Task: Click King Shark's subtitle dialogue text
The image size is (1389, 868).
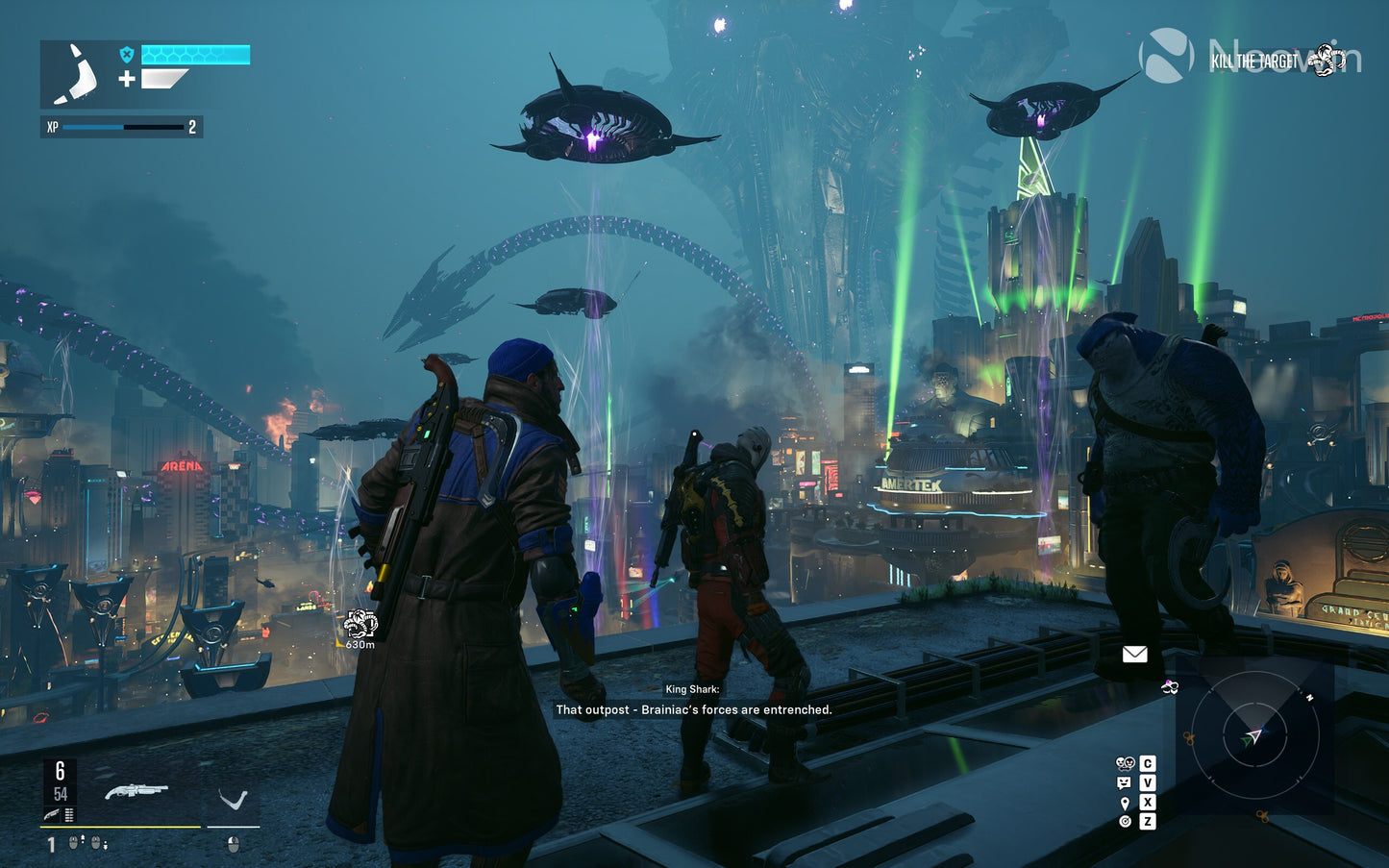Action: [694, 709]
